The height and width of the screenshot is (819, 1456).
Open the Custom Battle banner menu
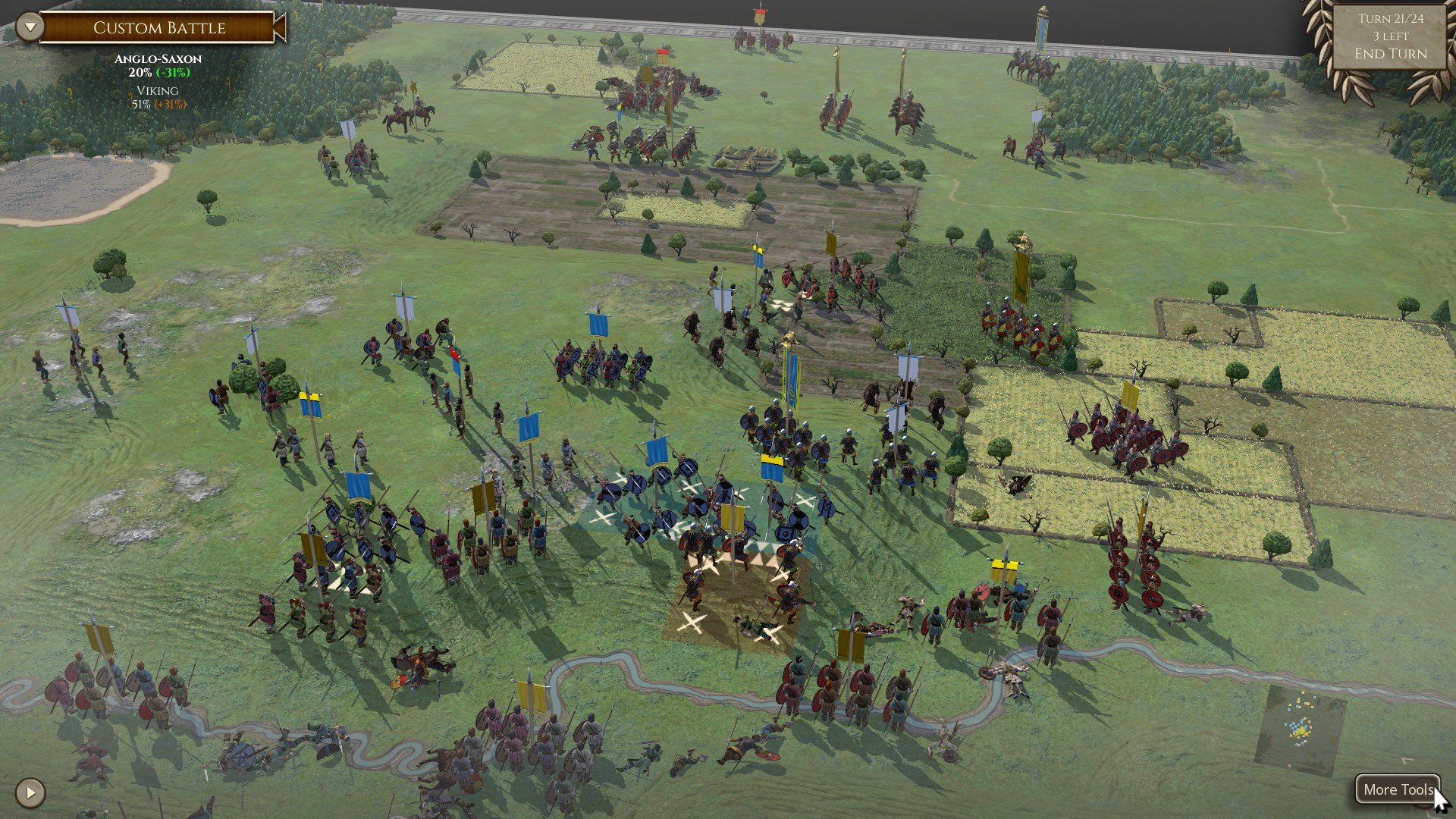tap(159, 28)
